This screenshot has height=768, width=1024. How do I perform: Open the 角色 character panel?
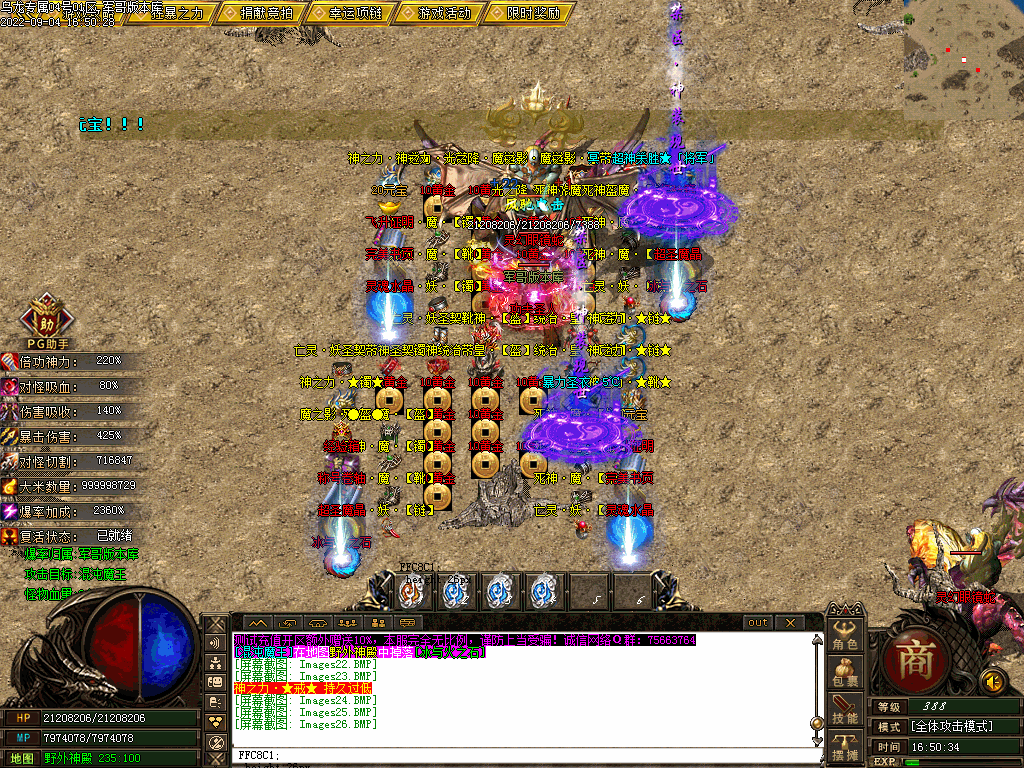pos(845,636)
